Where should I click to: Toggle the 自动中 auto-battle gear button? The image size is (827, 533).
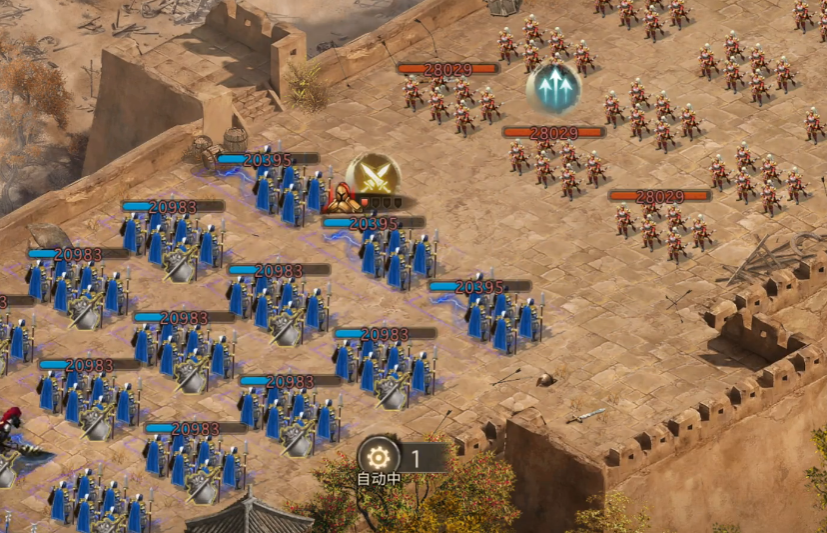(378, 457)
